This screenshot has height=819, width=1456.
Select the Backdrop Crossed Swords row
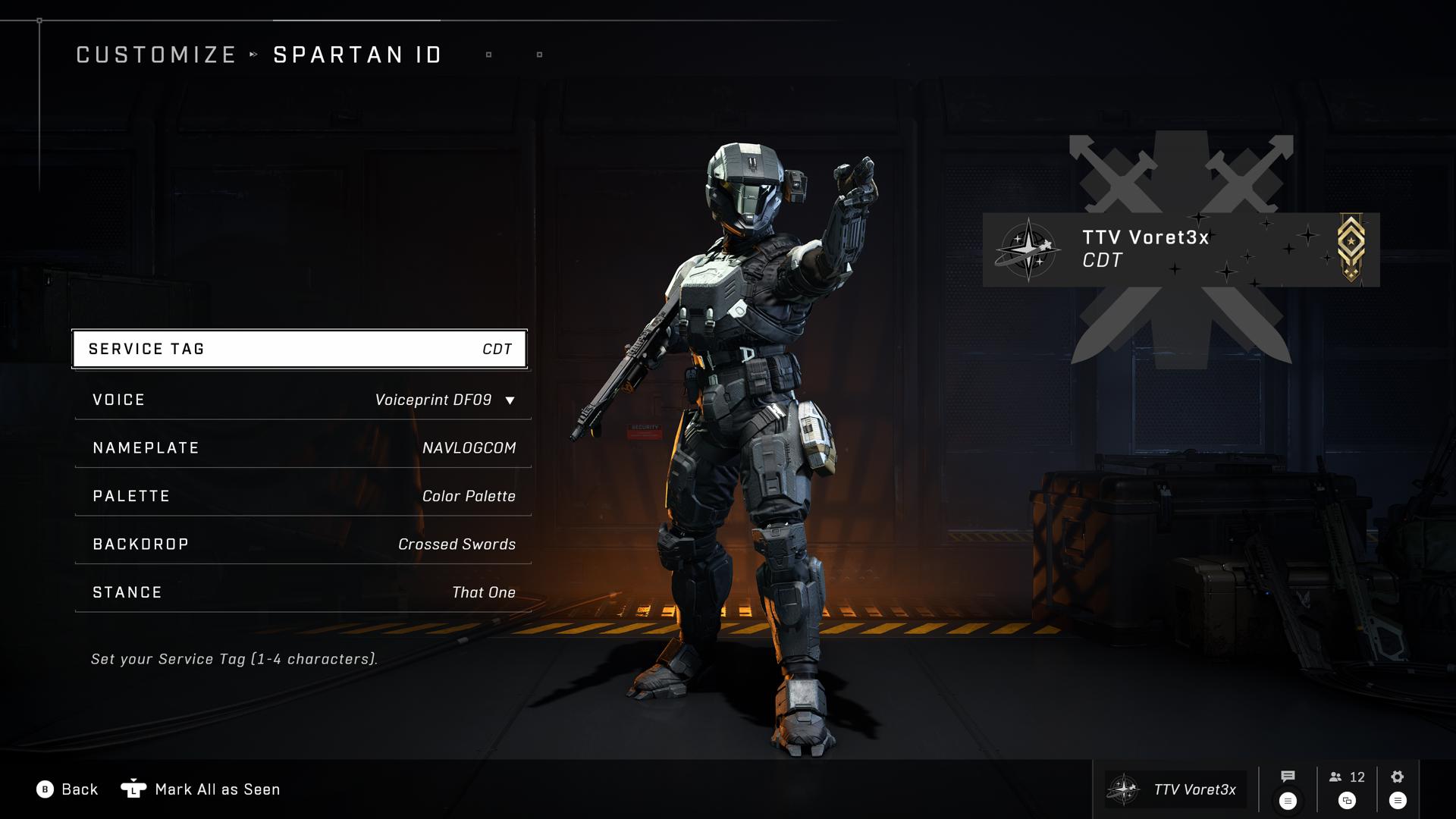tap(303, 544)
